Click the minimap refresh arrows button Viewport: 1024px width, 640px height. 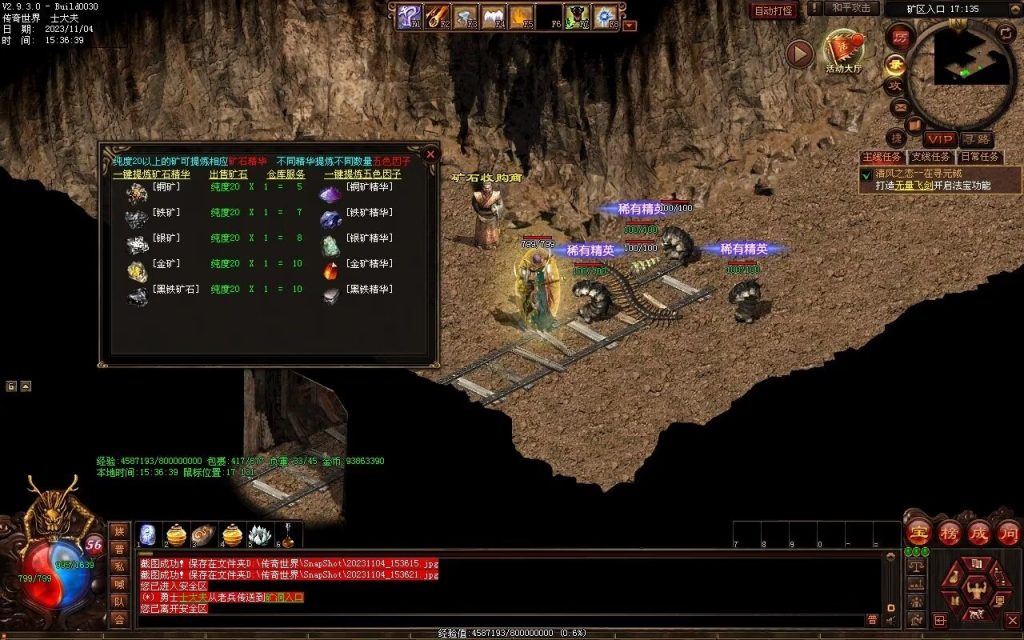click(1005, 33)
